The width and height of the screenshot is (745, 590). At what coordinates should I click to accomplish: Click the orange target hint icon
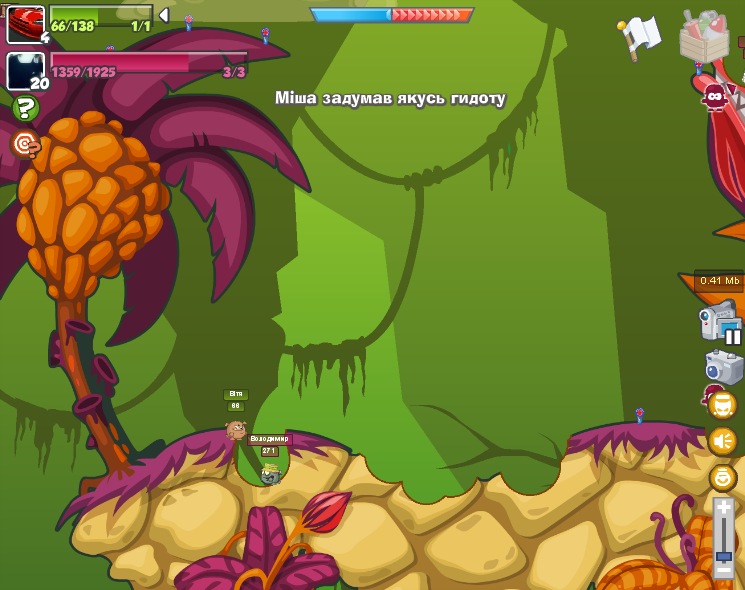[x=25, y=145]
